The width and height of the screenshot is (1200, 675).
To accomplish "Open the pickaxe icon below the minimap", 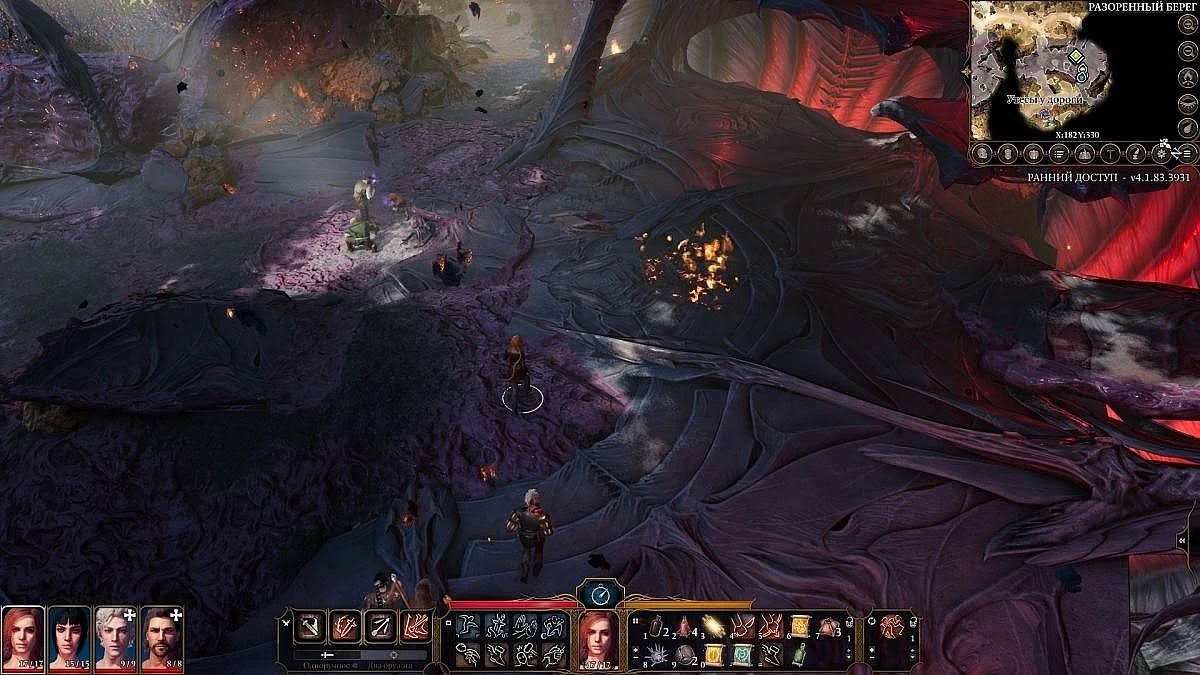I will tap(1111, 153).
